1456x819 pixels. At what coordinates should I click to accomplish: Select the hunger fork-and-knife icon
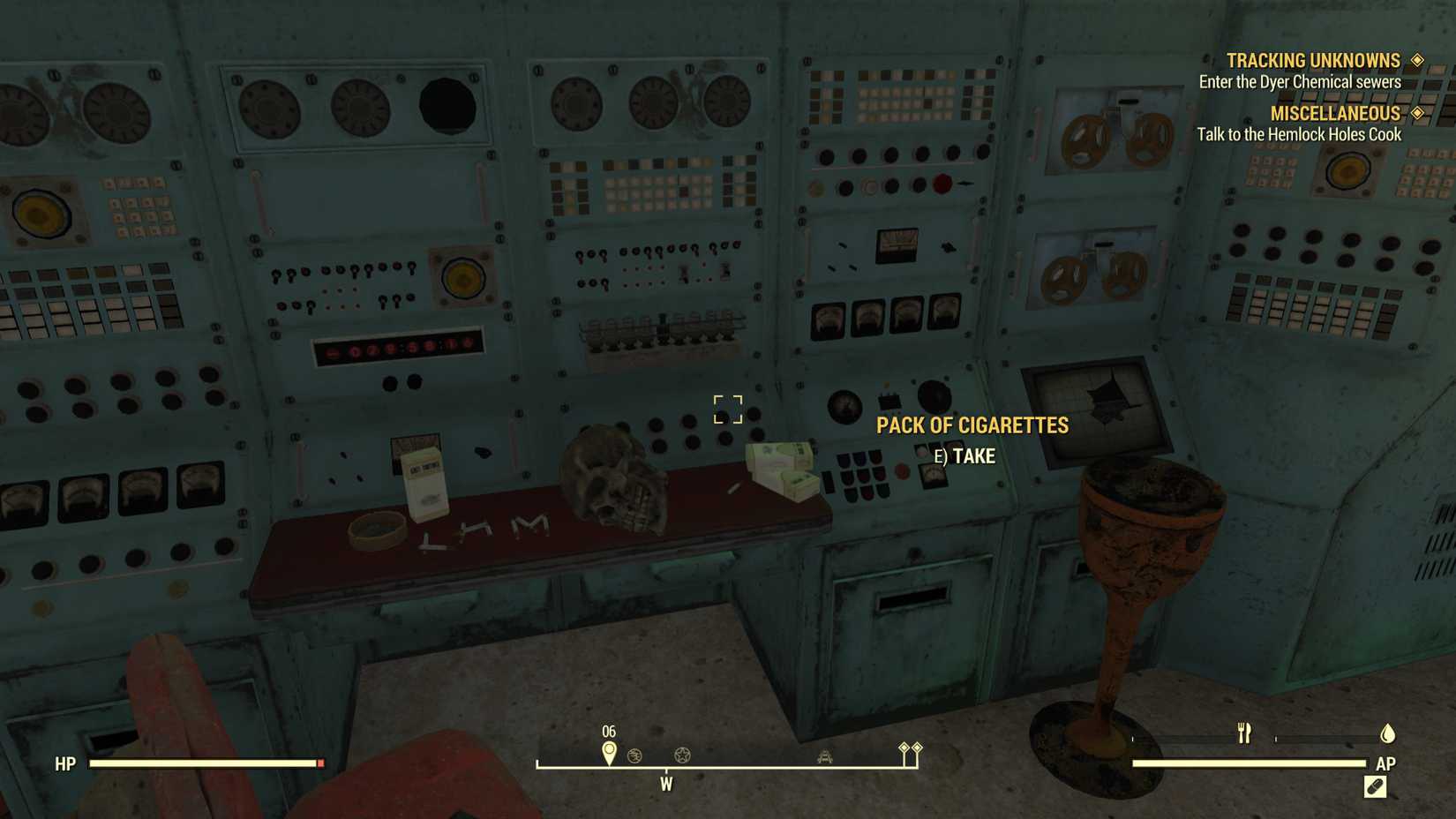coord(1244,733)
